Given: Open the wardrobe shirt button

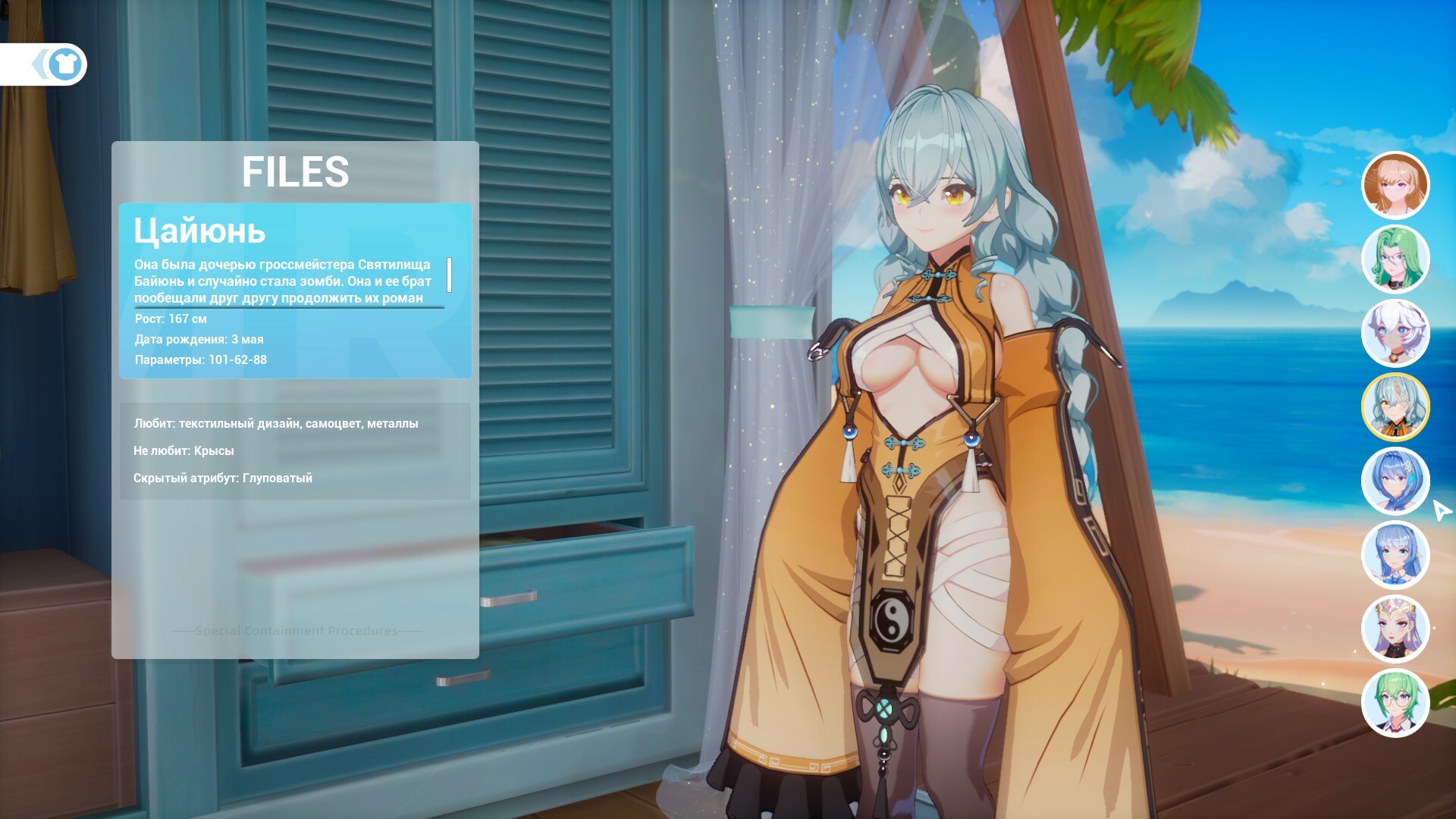Looking at the screenshot, I should 64,64.
